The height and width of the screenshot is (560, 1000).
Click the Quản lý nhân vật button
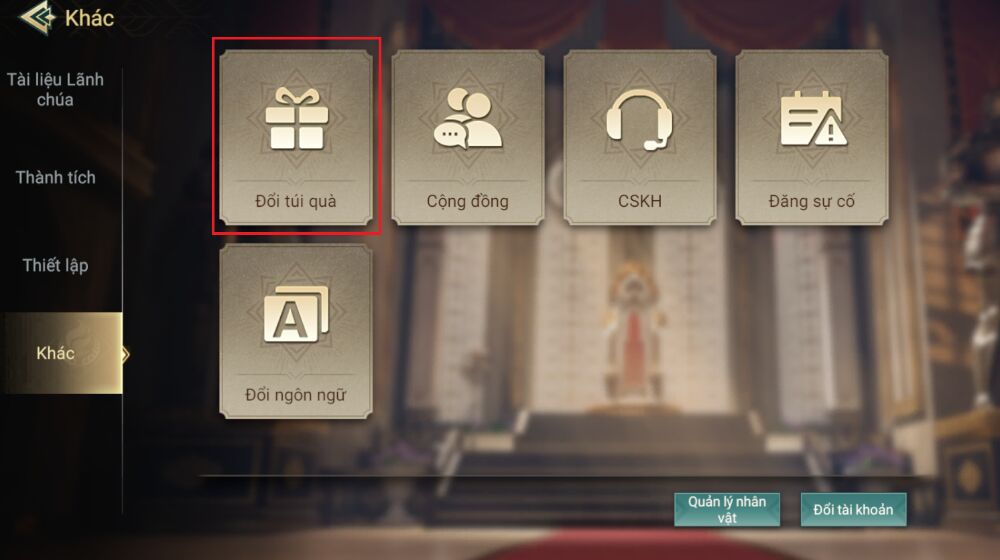(x=727, y=509)
